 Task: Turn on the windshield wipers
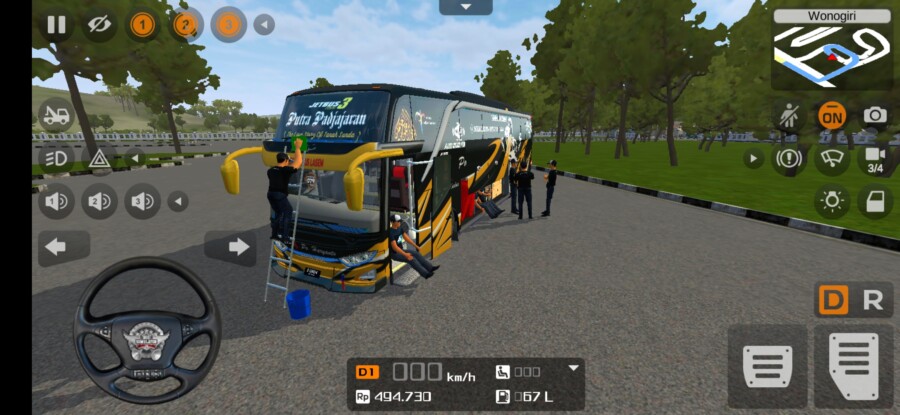click(831, 158)
